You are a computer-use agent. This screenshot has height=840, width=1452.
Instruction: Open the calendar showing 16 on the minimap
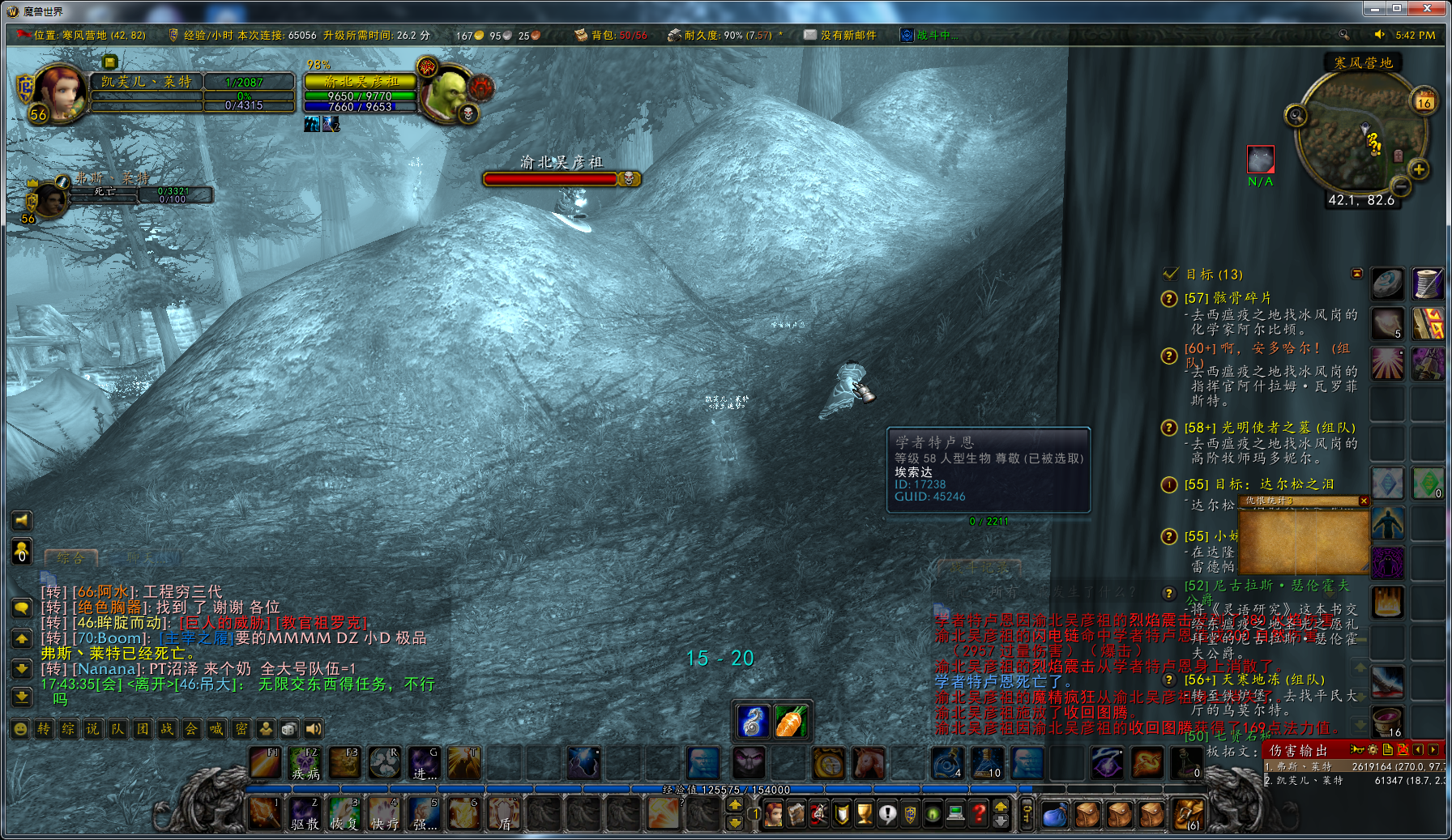(1423, 101)
